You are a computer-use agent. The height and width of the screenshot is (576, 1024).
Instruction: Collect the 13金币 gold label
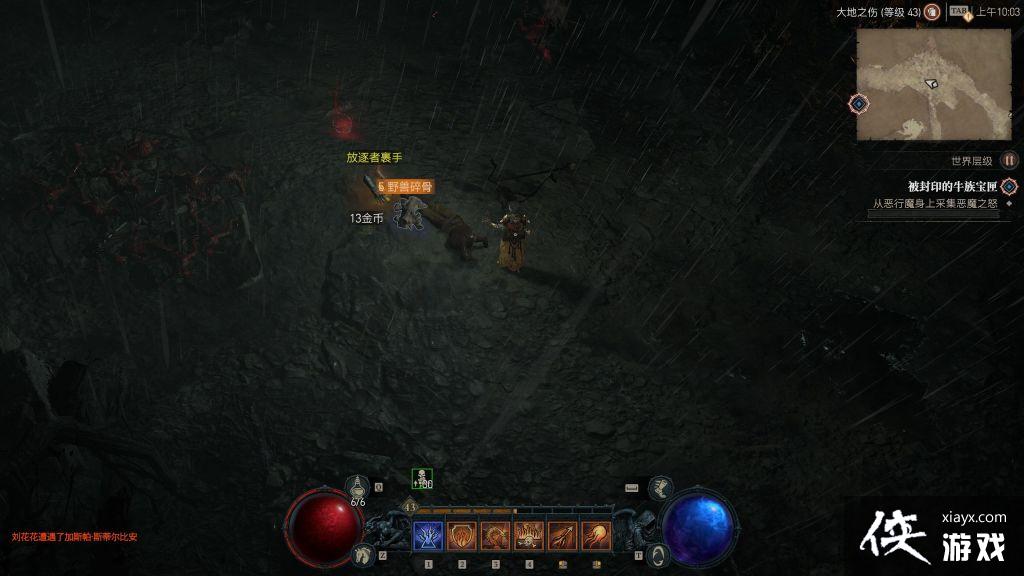click(x=366, y=217)
